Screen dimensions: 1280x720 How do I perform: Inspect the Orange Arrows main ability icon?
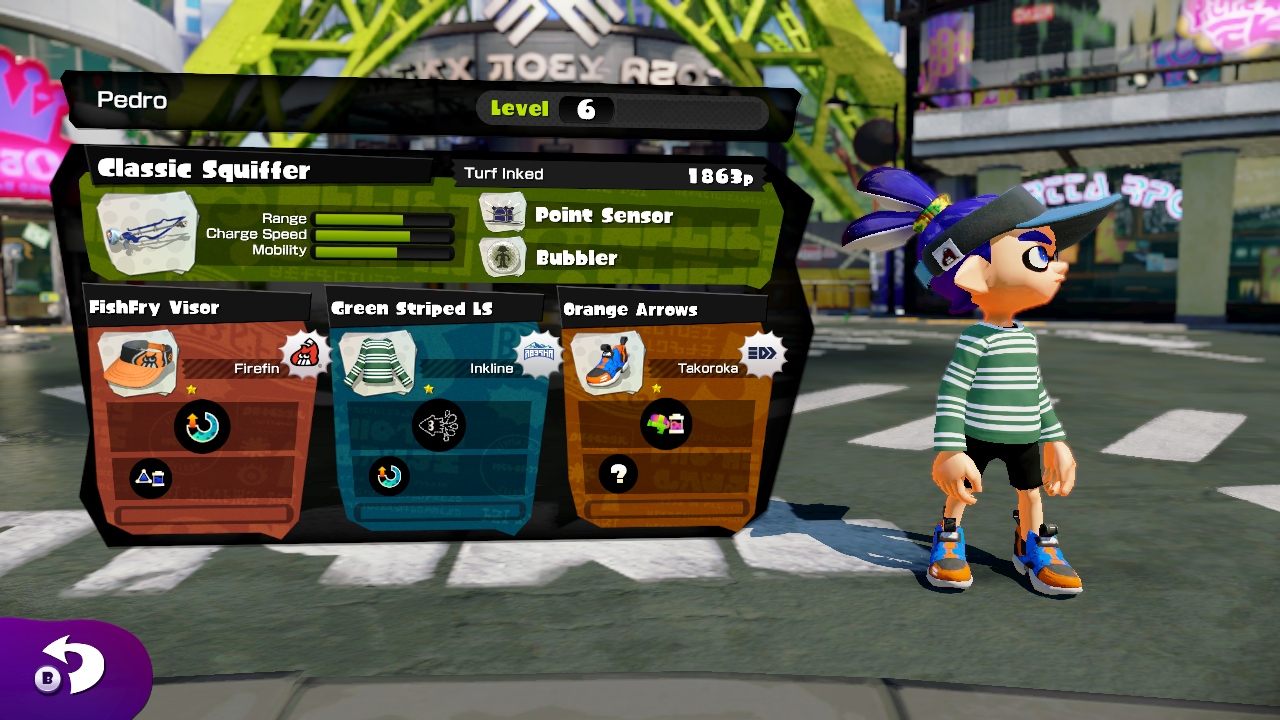coord(667,424)
